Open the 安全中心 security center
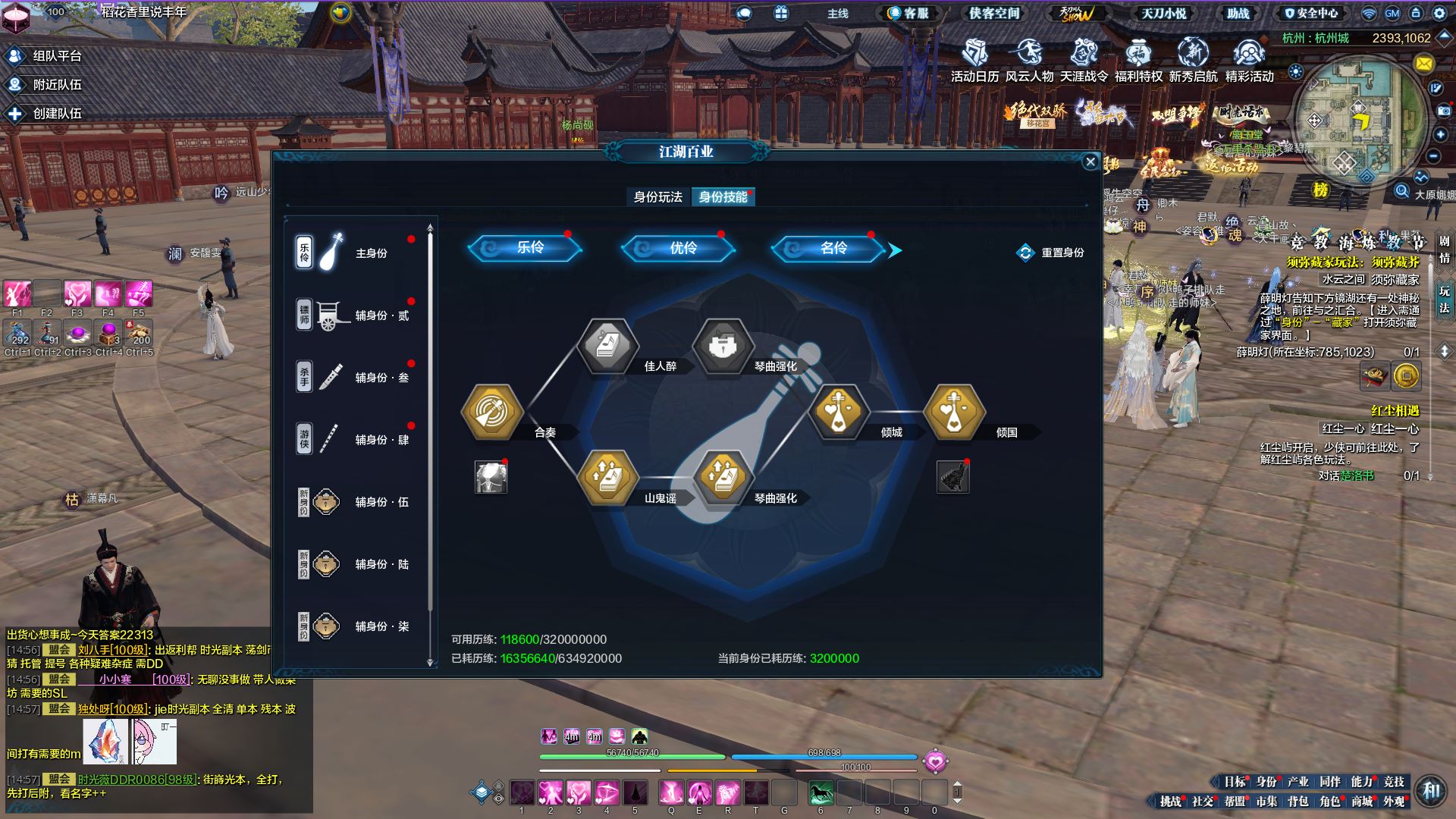Screen dimensions: 1456x819 pyautogui.click(x=1312, y=13)
